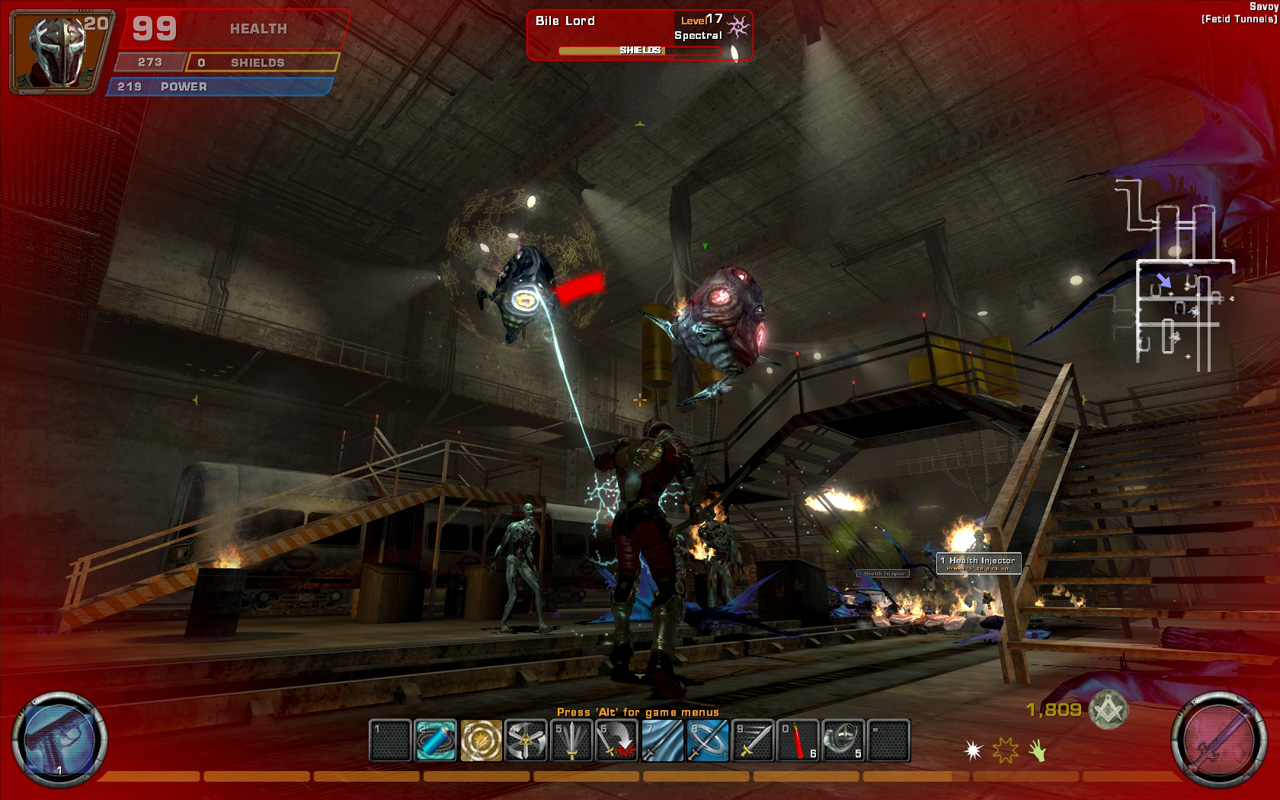Open the minimap of Fetid Tunnels
Viewport: 1280px width, 800px height.
click(1175, 275)
